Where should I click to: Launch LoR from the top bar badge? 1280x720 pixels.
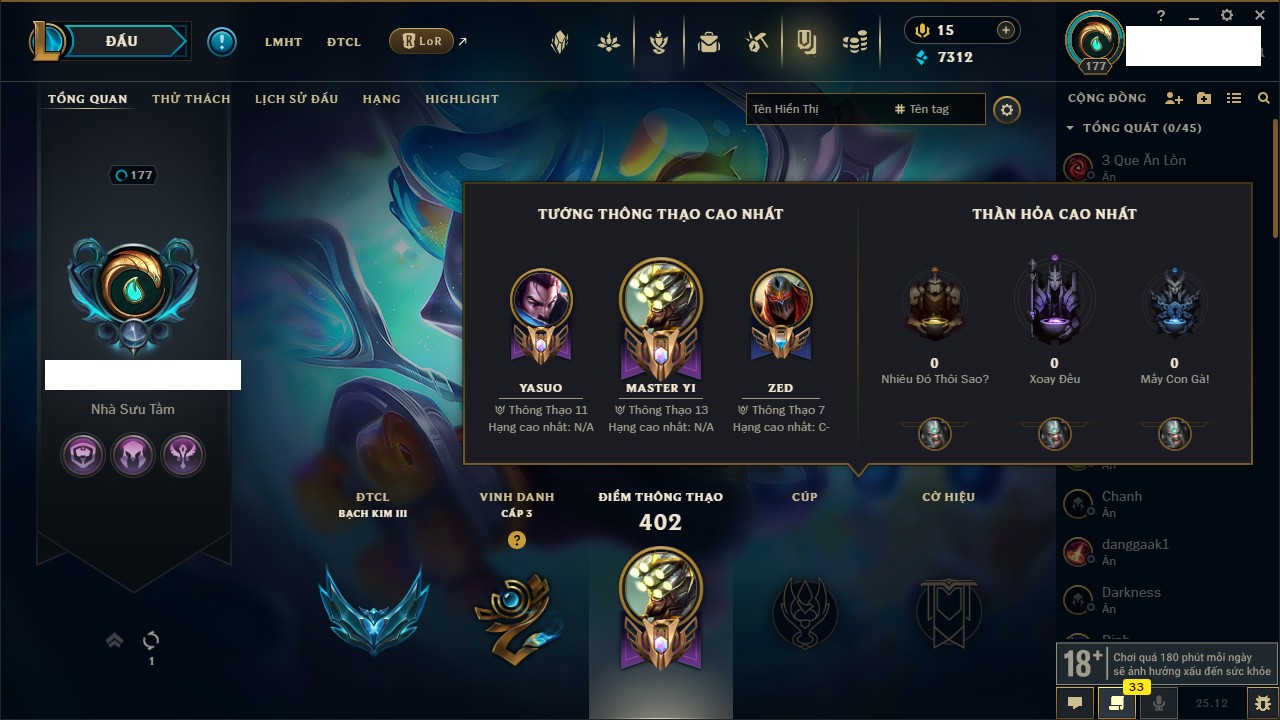[421, 41]
